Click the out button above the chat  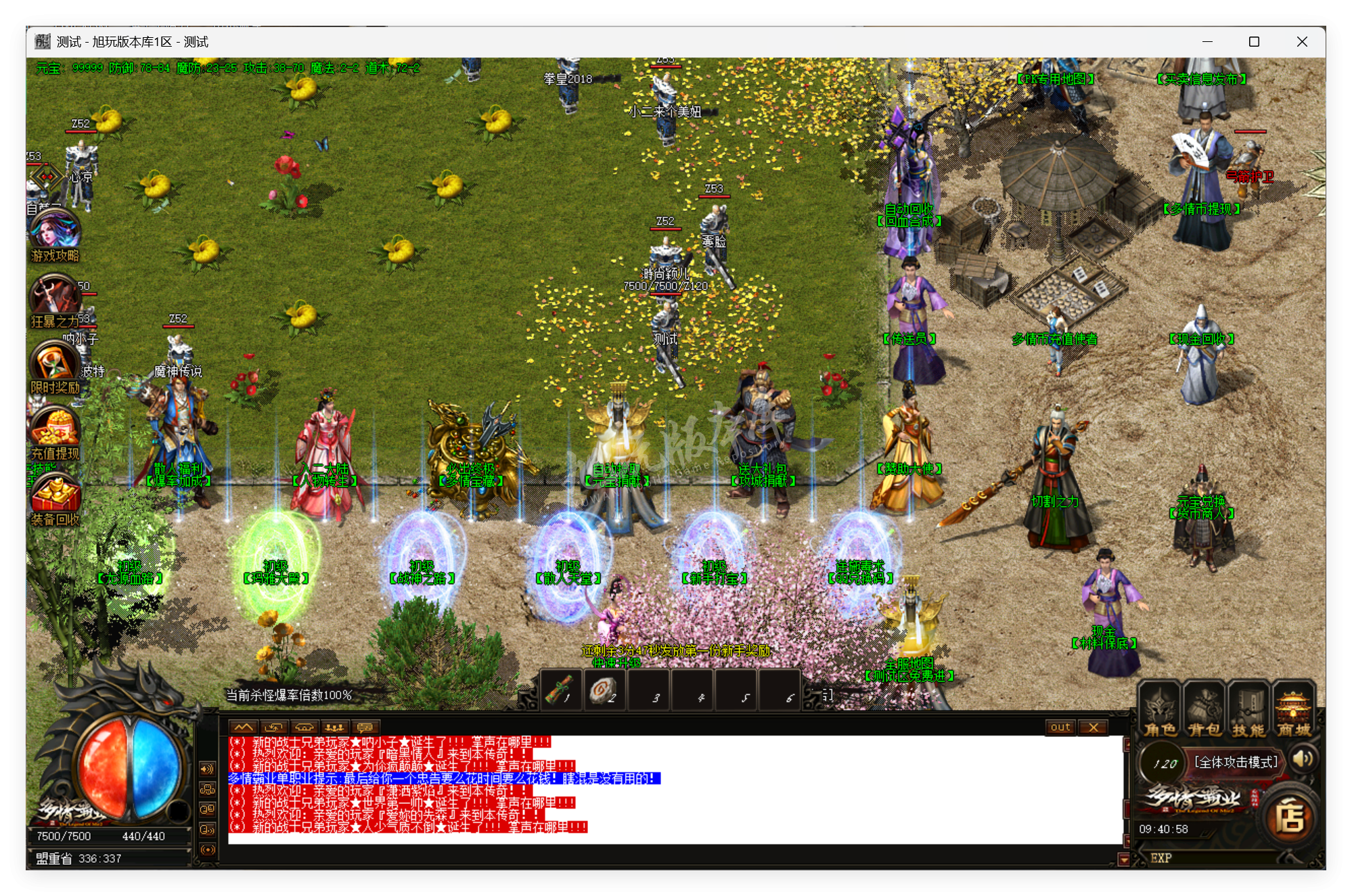[x=1060, y=727]
